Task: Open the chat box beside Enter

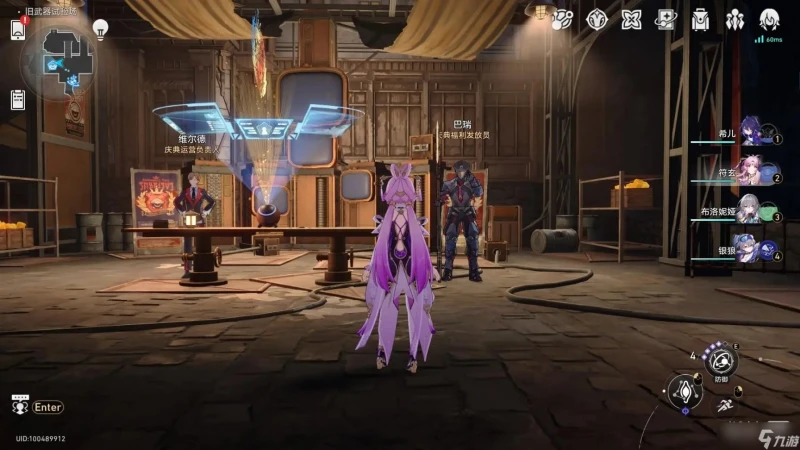Action: coord(20,406)
